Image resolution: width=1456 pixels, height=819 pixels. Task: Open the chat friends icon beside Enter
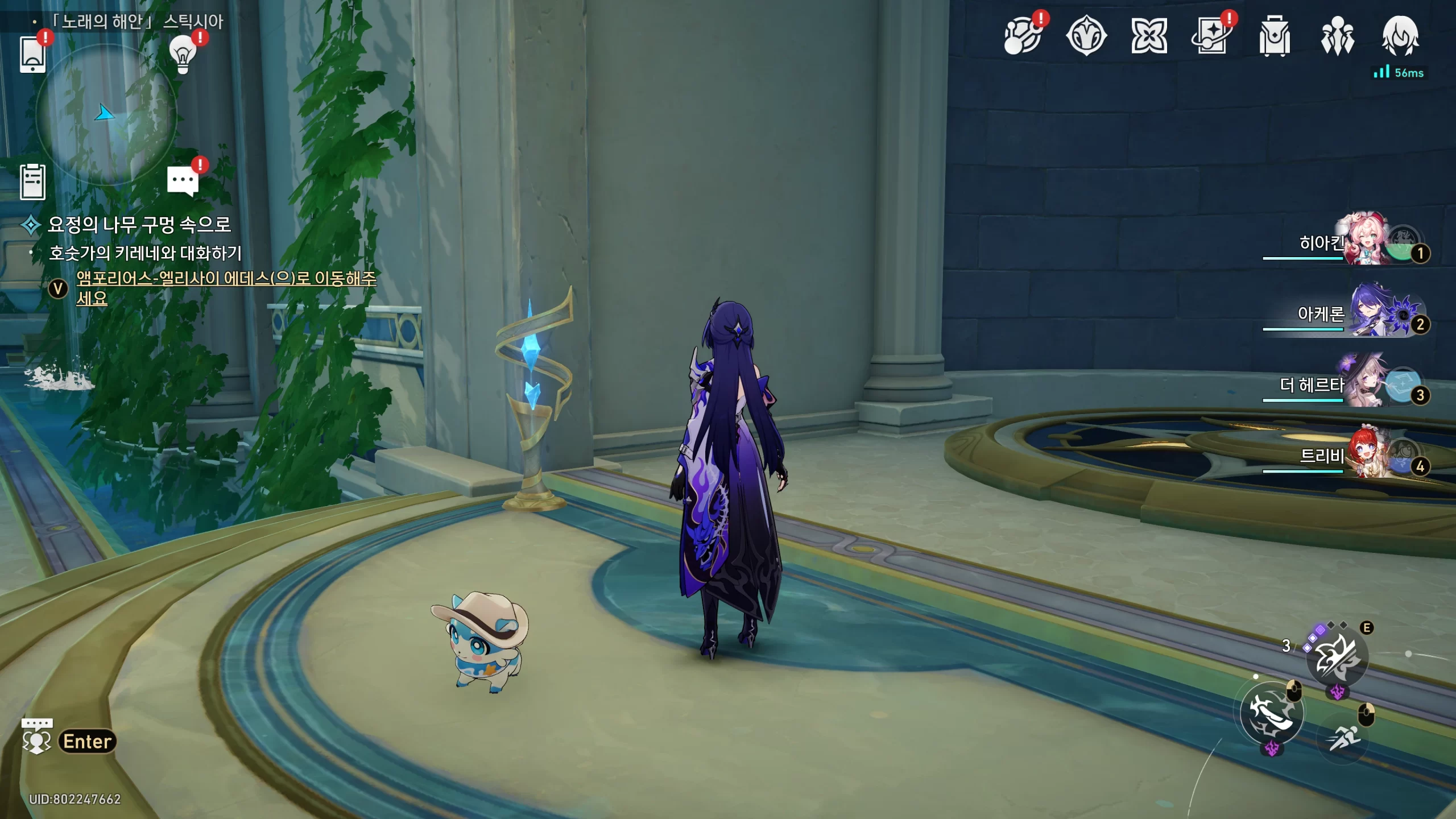point(36,737)
